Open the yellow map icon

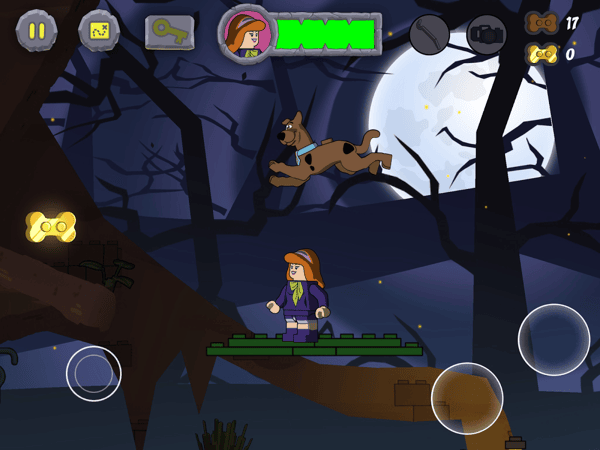pyautogui.click(x=99, y=31)
